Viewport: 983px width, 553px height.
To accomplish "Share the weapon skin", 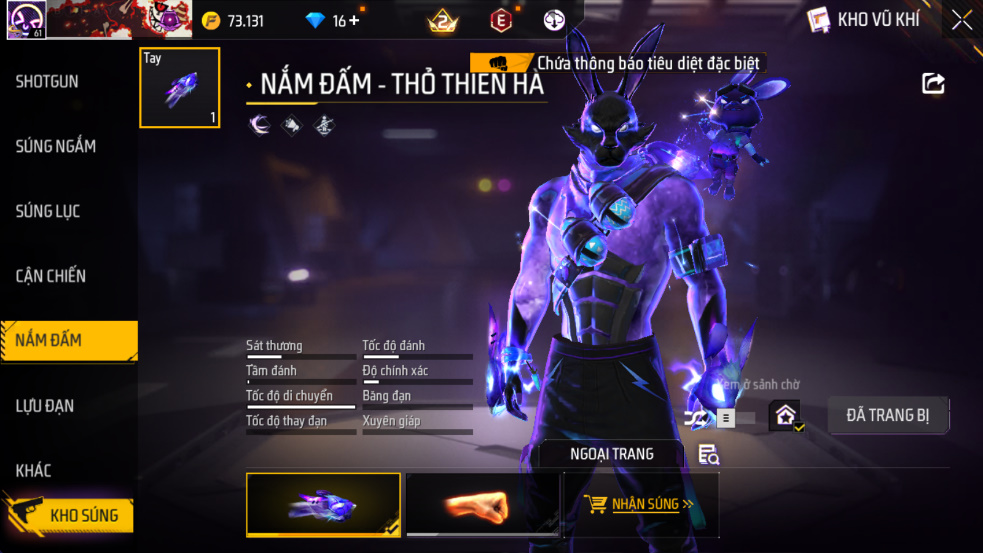I will point(933,84).
